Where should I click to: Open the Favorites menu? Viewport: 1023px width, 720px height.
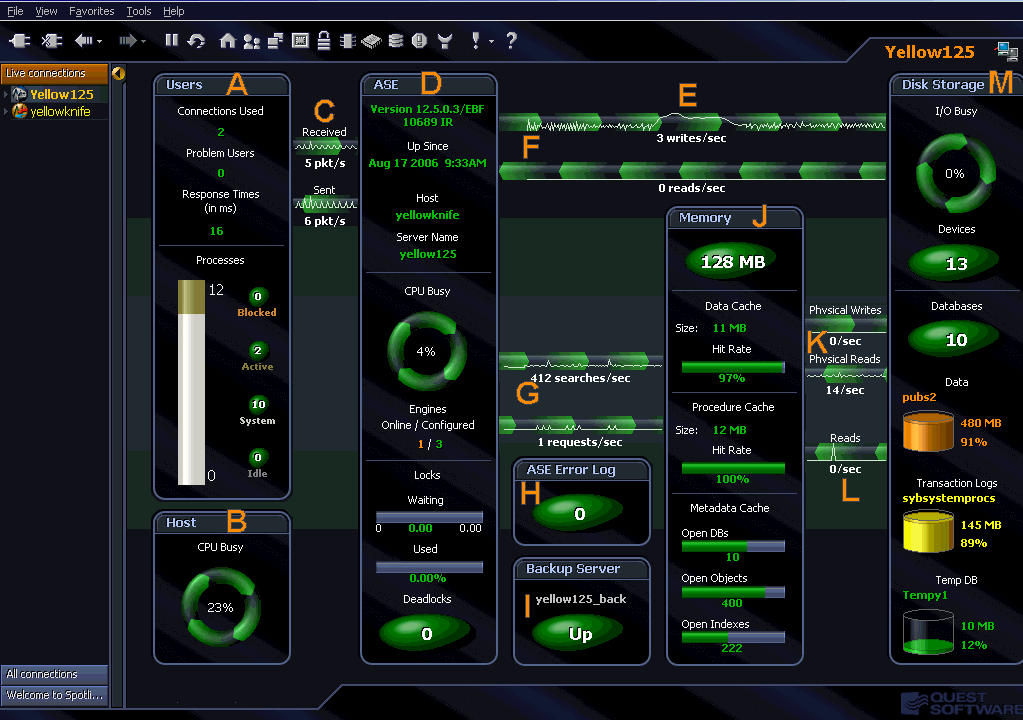click(92, 11)
